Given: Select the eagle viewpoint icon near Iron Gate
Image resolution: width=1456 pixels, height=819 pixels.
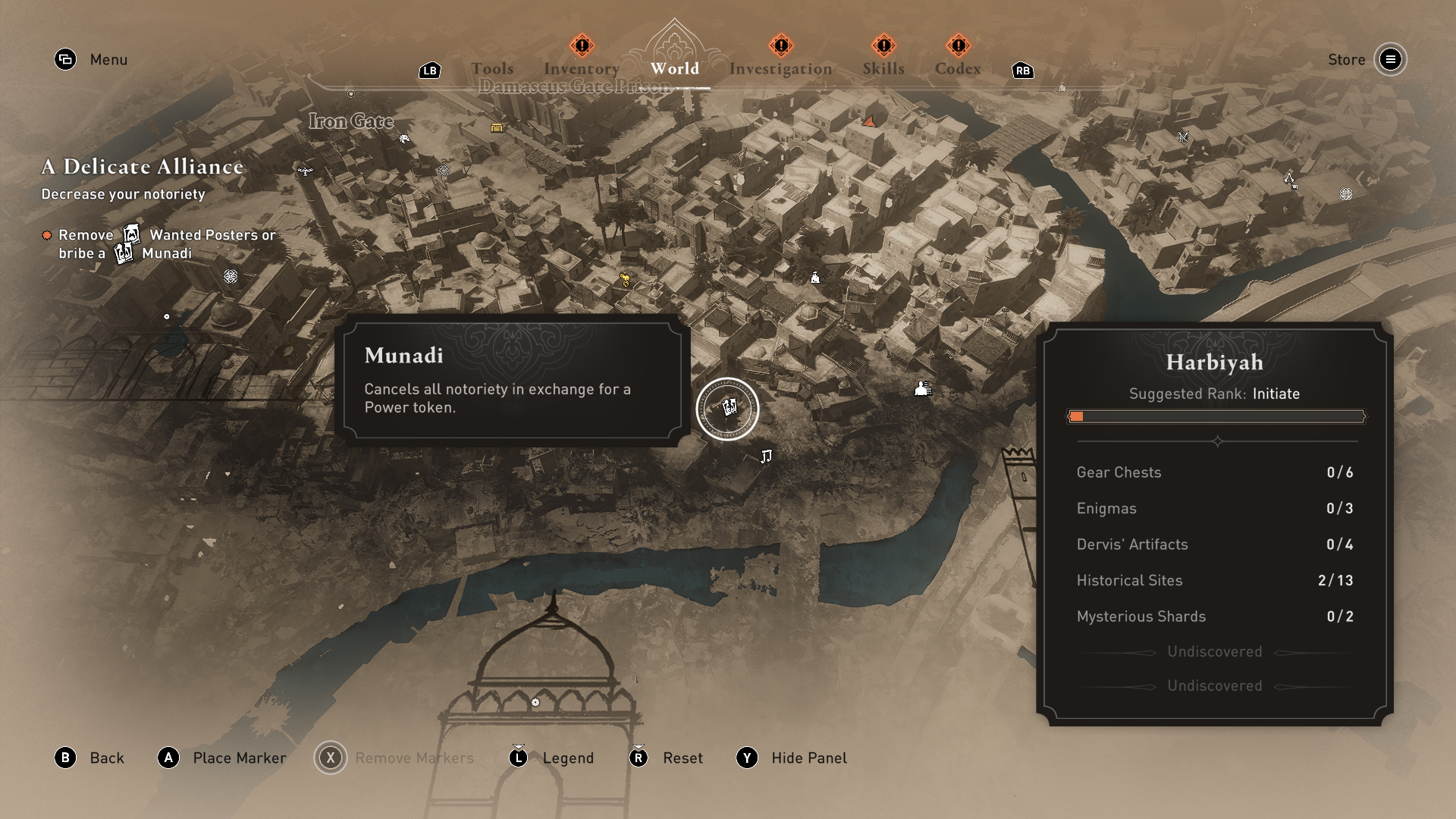Looking at the screenshot, I should point(306,171).
